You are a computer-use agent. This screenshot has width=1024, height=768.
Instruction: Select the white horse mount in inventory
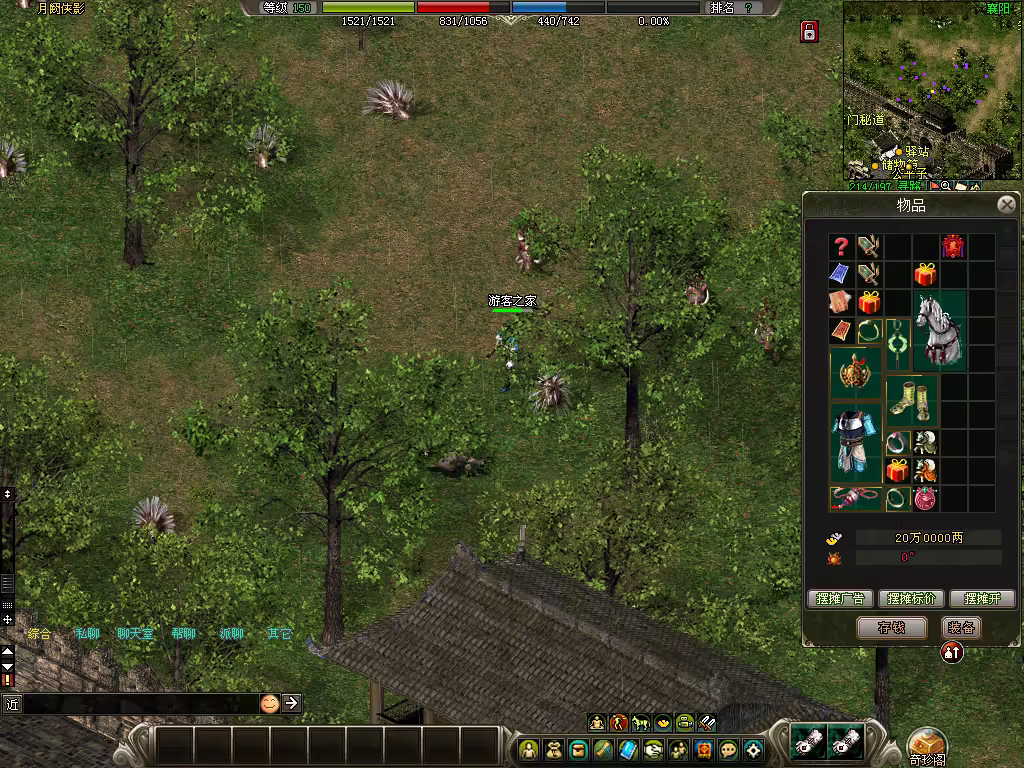(x=940, y=331)
